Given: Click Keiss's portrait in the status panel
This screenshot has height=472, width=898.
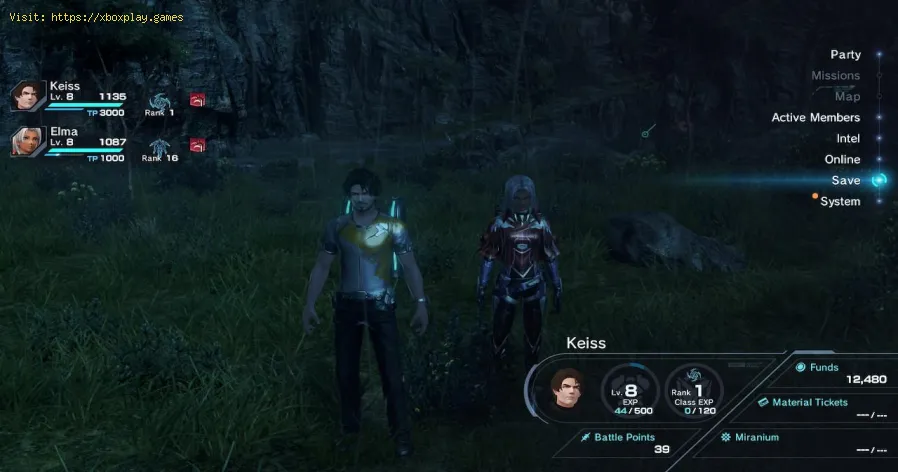Looking at the screenshot, I should tap(567, 388).
